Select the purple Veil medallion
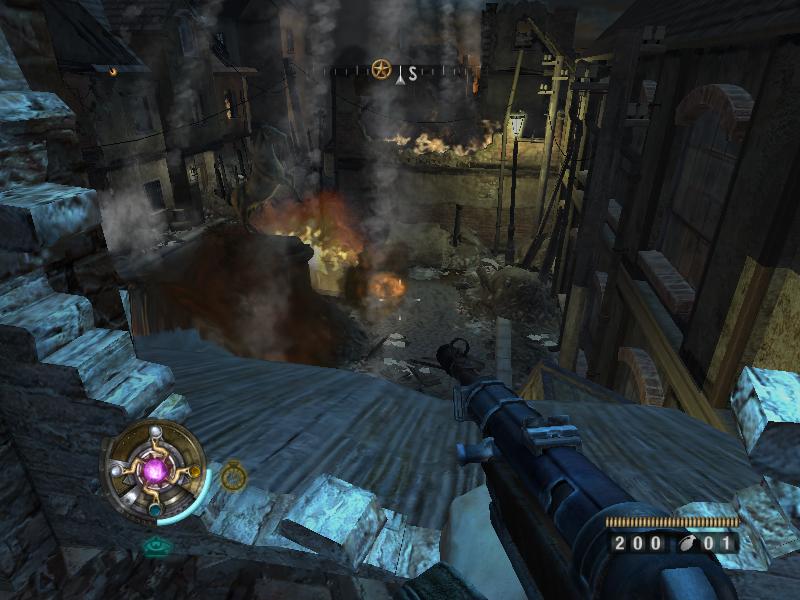 157,468
